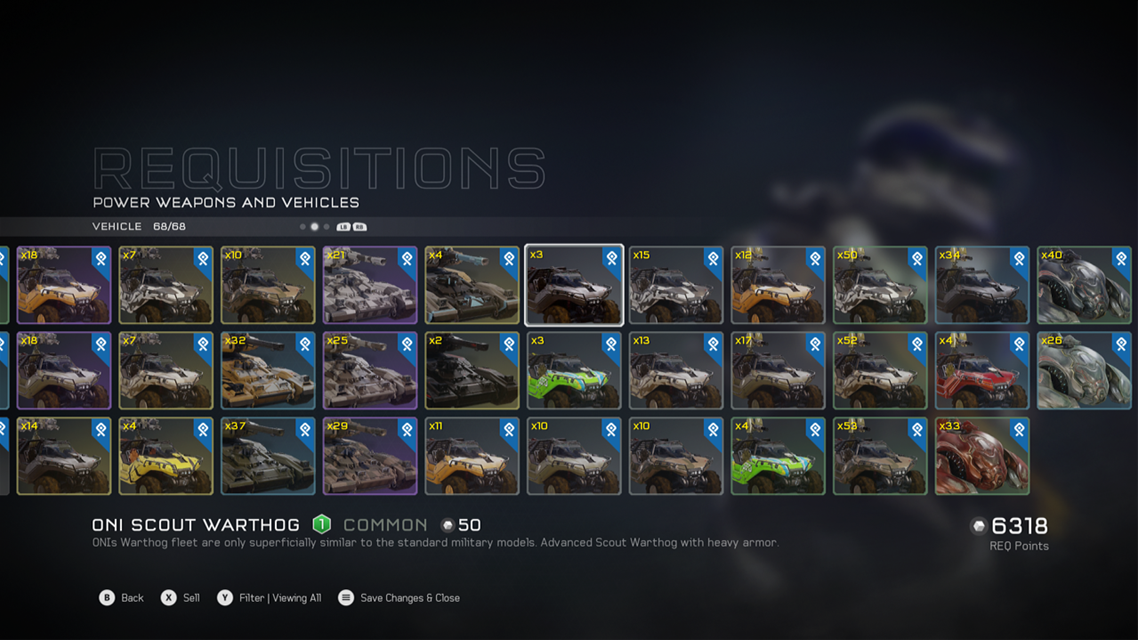
Task: Pick the red Warthog card
Action: pyautogui.click(x=982, y=371)
